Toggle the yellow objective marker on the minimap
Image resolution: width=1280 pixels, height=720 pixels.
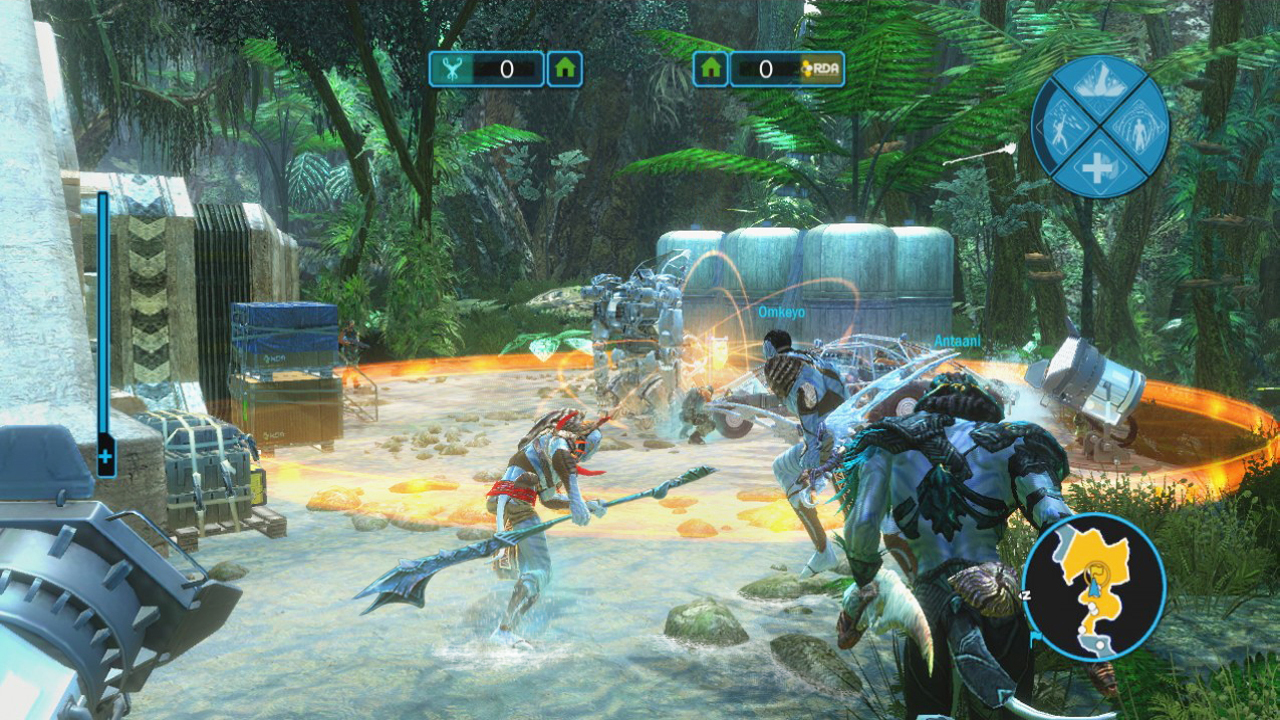(1097, 573)
